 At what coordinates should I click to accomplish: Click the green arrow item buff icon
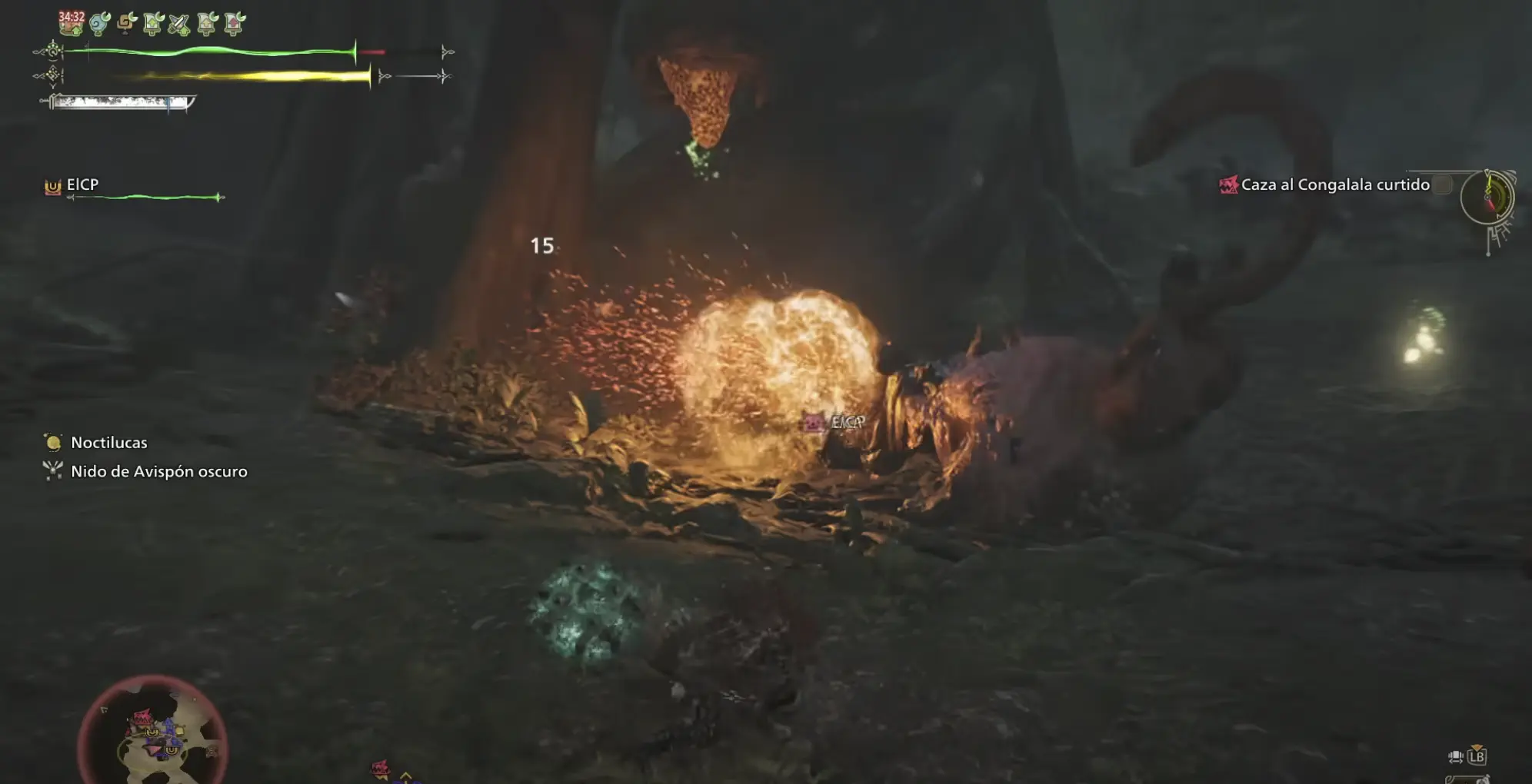coord(152,24)
